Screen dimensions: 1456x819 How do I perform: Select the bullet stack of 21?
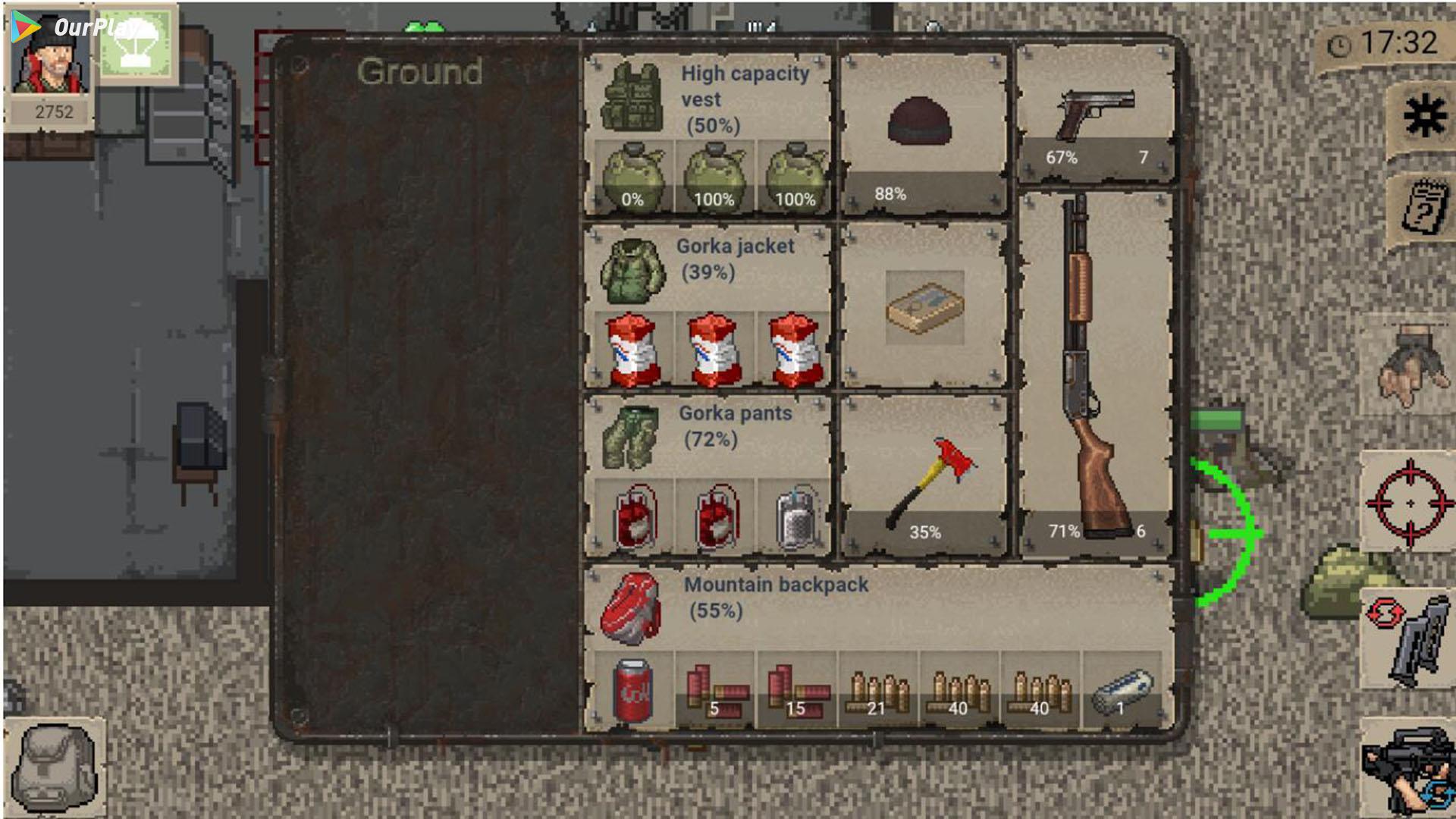[878, 690]
